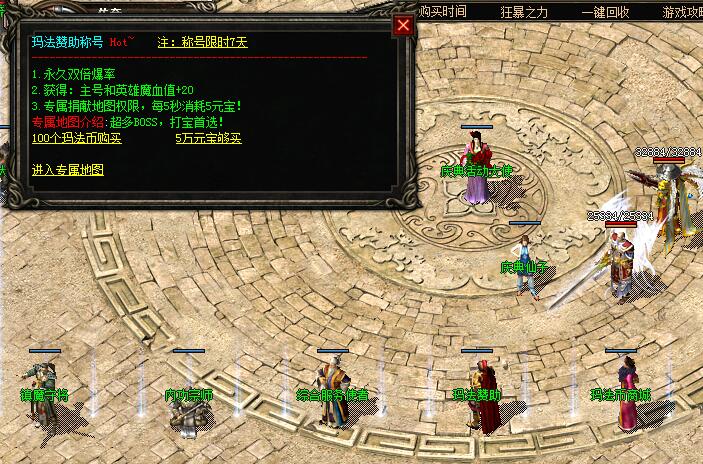Open the 游戏攻略 guide menu
Image resolution: width=703 pixels, height=464 pixels.
(681, 12)
